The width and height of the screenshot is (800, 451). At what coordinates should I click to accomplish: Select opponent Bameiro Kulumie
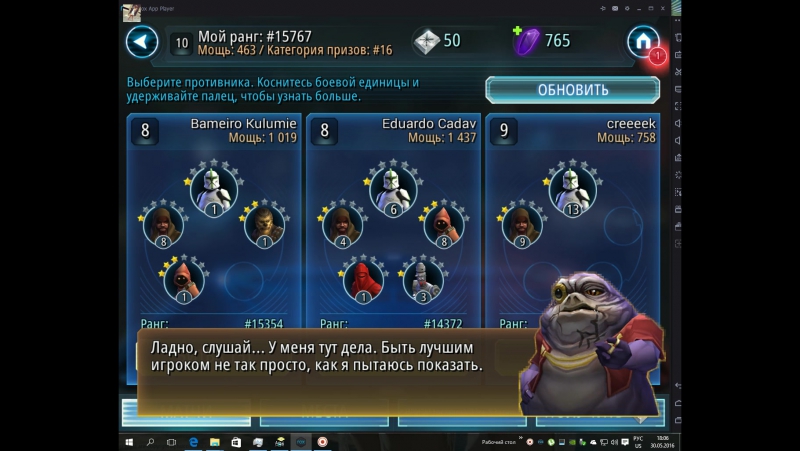(214, 220)
